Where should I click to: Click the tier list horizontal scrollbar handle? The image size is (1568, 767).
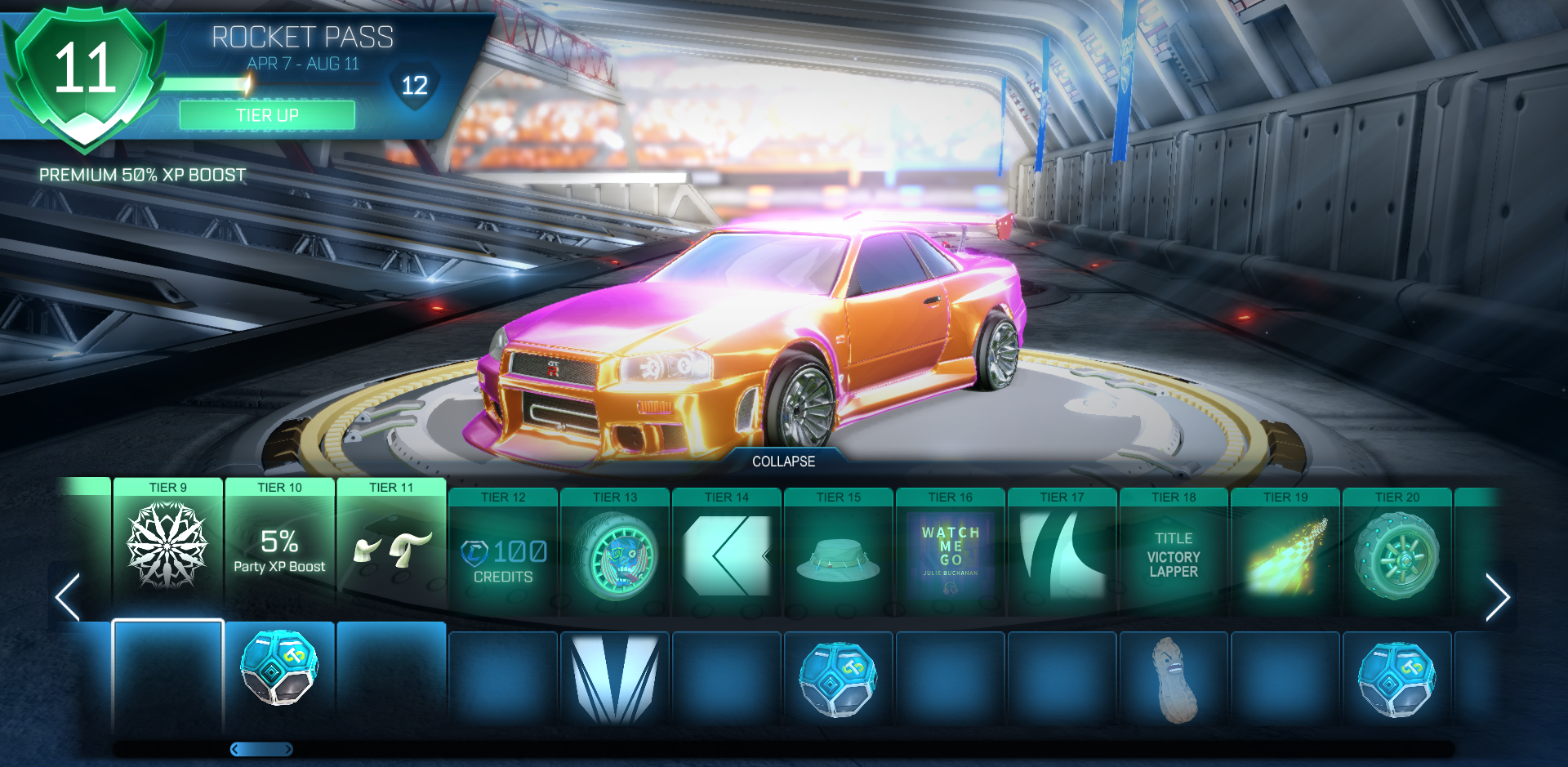pyautogui.click(x=261, y=749)
